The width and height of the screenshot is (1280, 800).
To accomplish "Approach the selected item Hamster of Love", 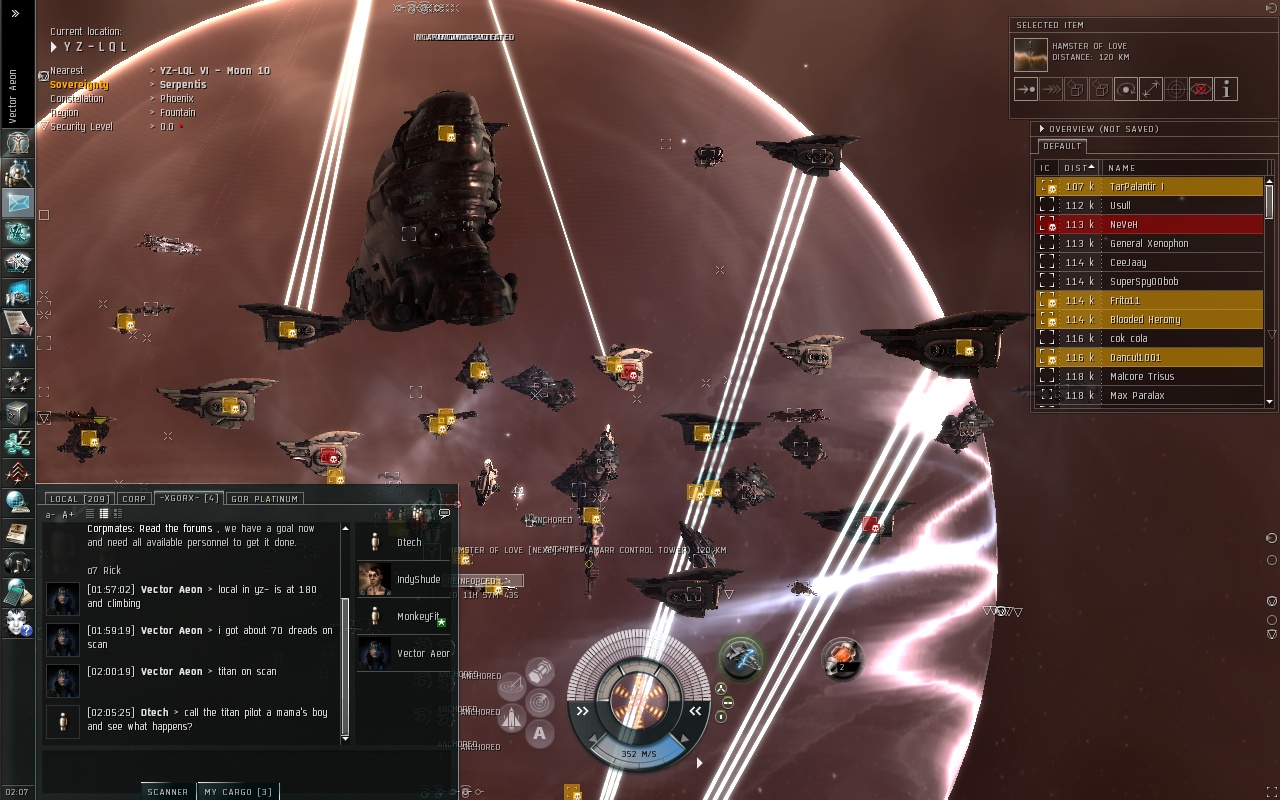I will click(x=1026, y=89).
